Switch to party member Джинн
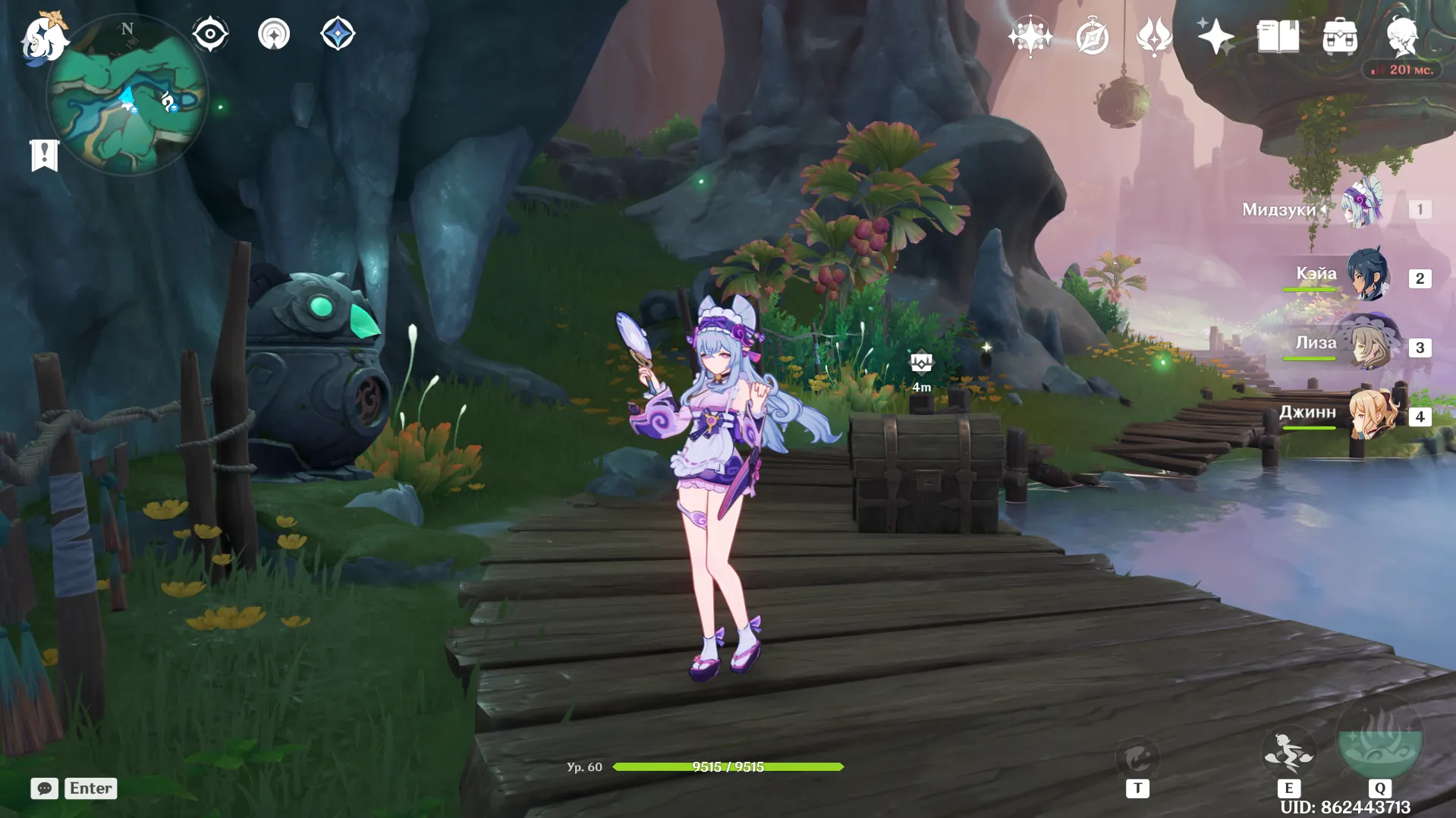1456x818 pixels. point(1370,415)
